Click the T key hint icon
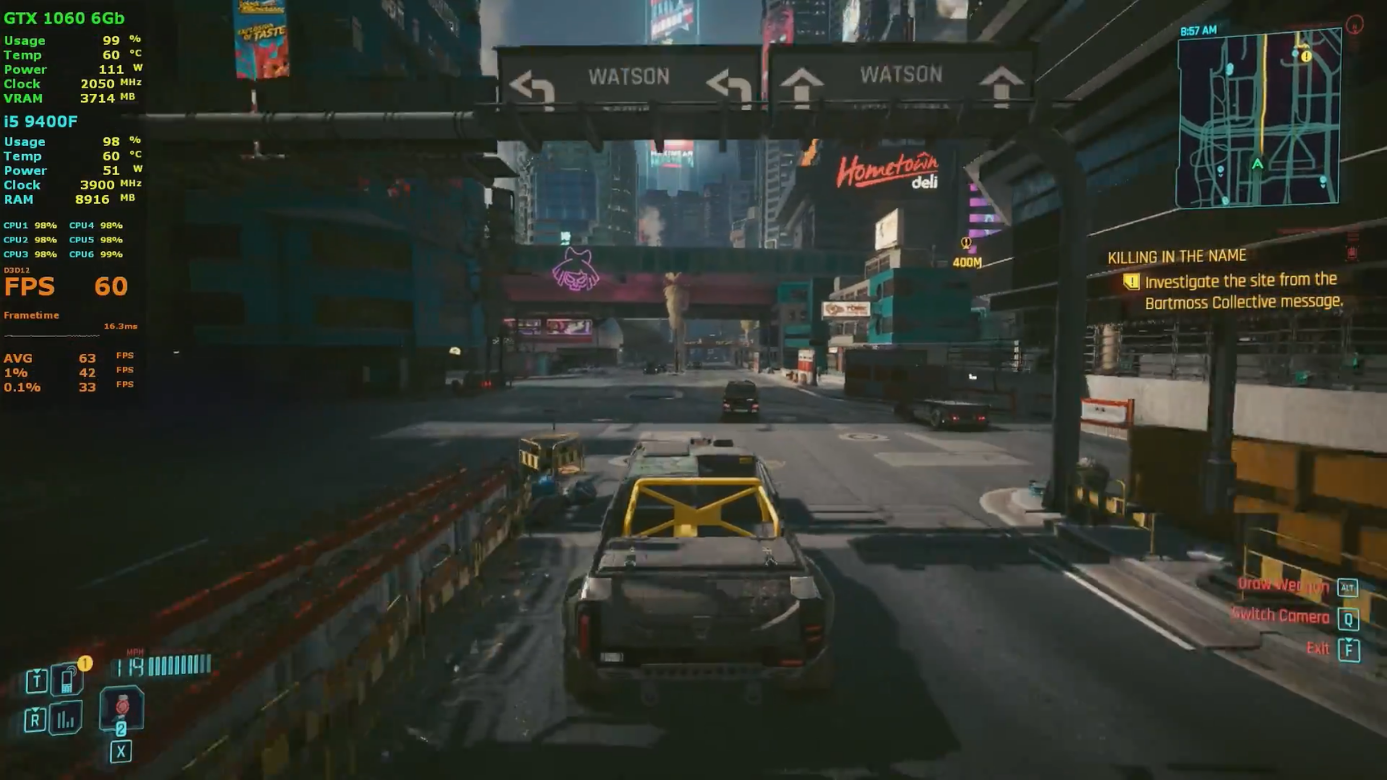Screen dimensions: 1388x781 tap(37, 680)
